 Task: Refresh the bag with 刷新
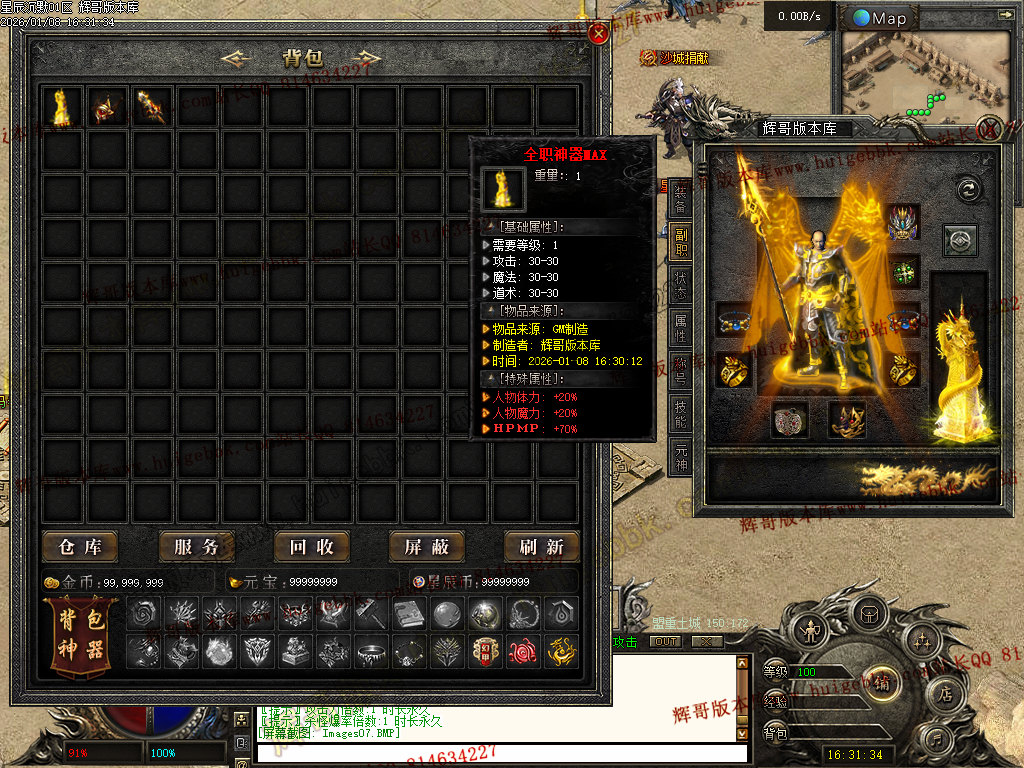click(541, 547)
